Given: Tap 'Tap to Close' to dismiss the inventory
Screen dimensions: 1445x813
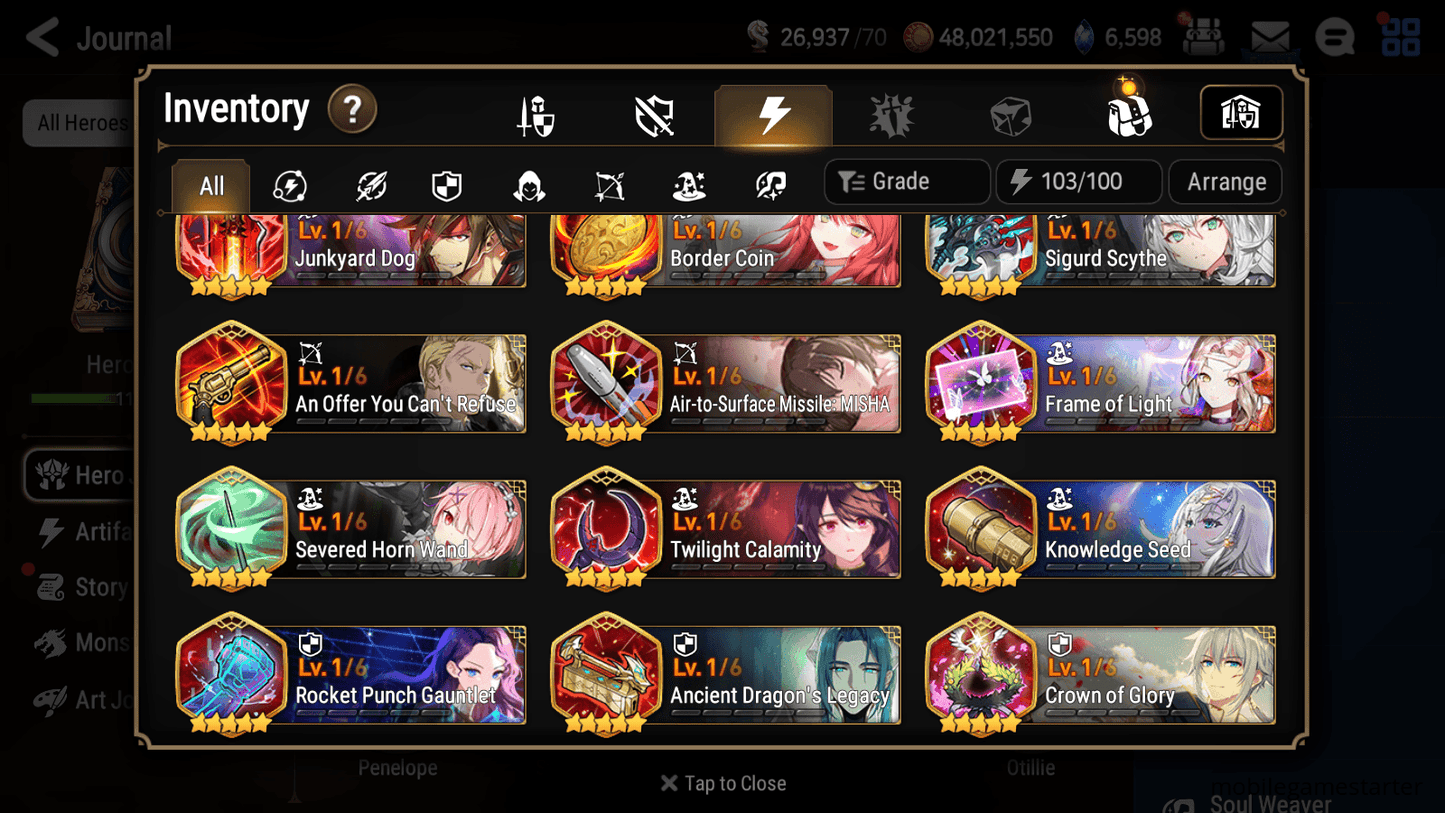Looking at the screenshot, I should point(722,783).
